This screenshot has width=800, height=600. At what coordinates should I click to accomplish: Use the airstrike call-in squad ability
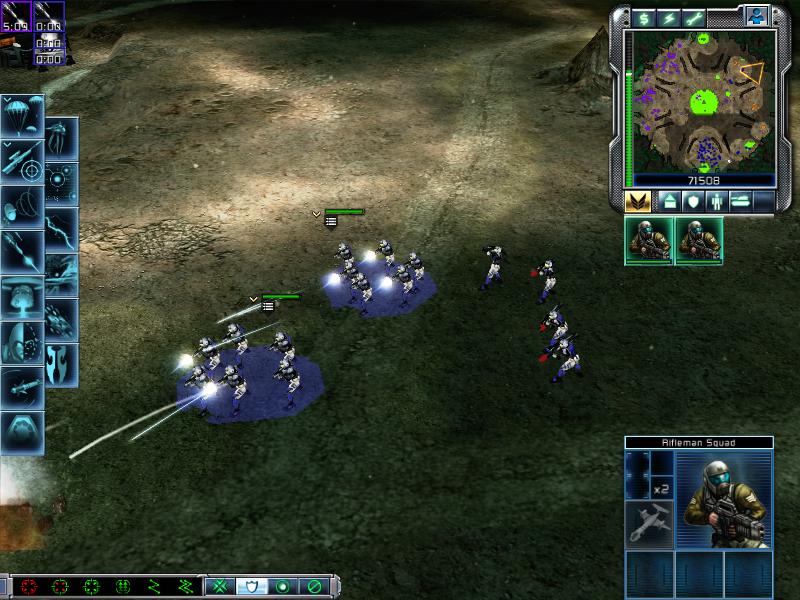point(649,524)
